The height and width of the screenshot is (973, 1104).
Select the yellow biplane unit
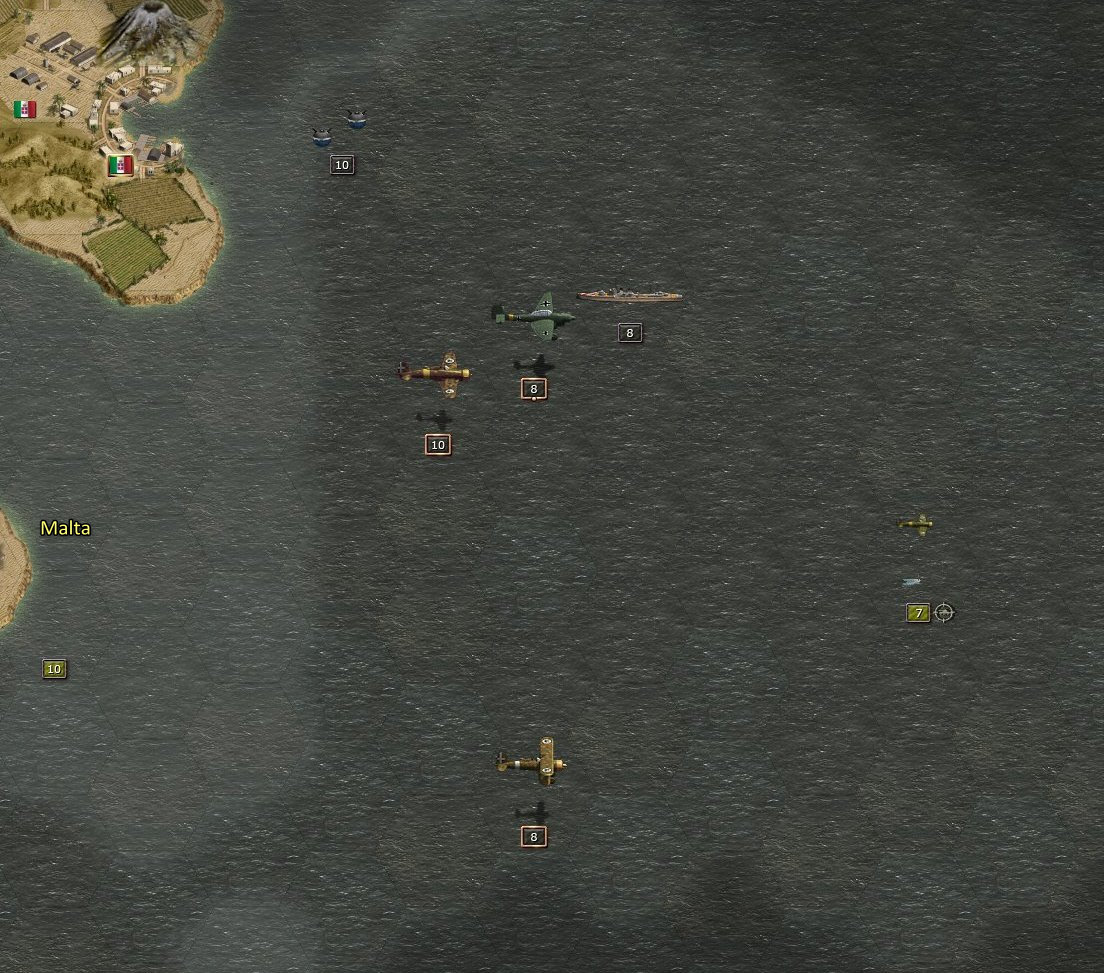click(533, 762)
